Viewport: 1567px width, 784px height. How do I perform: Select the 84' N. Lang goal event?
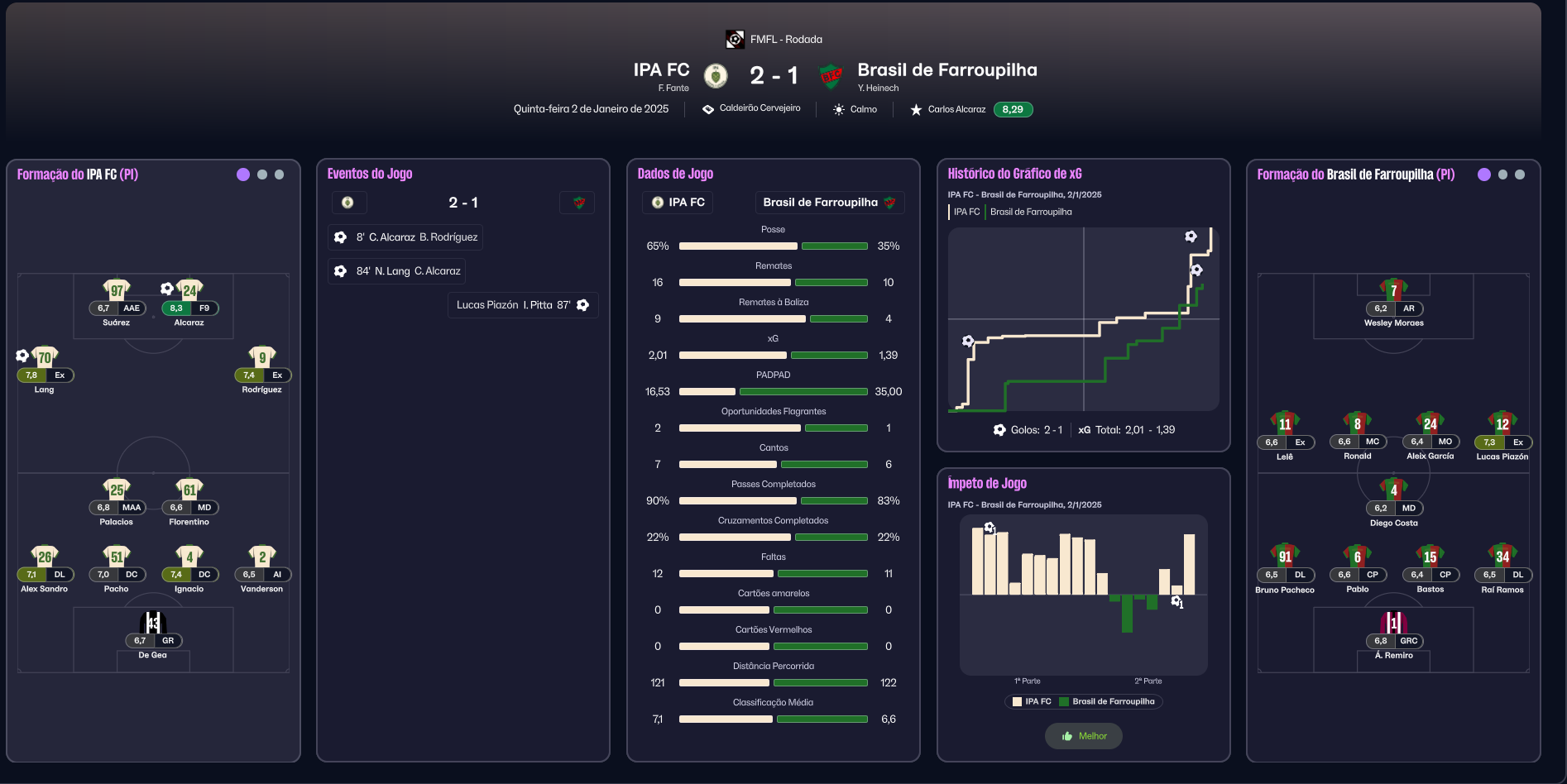click(397, 271)
